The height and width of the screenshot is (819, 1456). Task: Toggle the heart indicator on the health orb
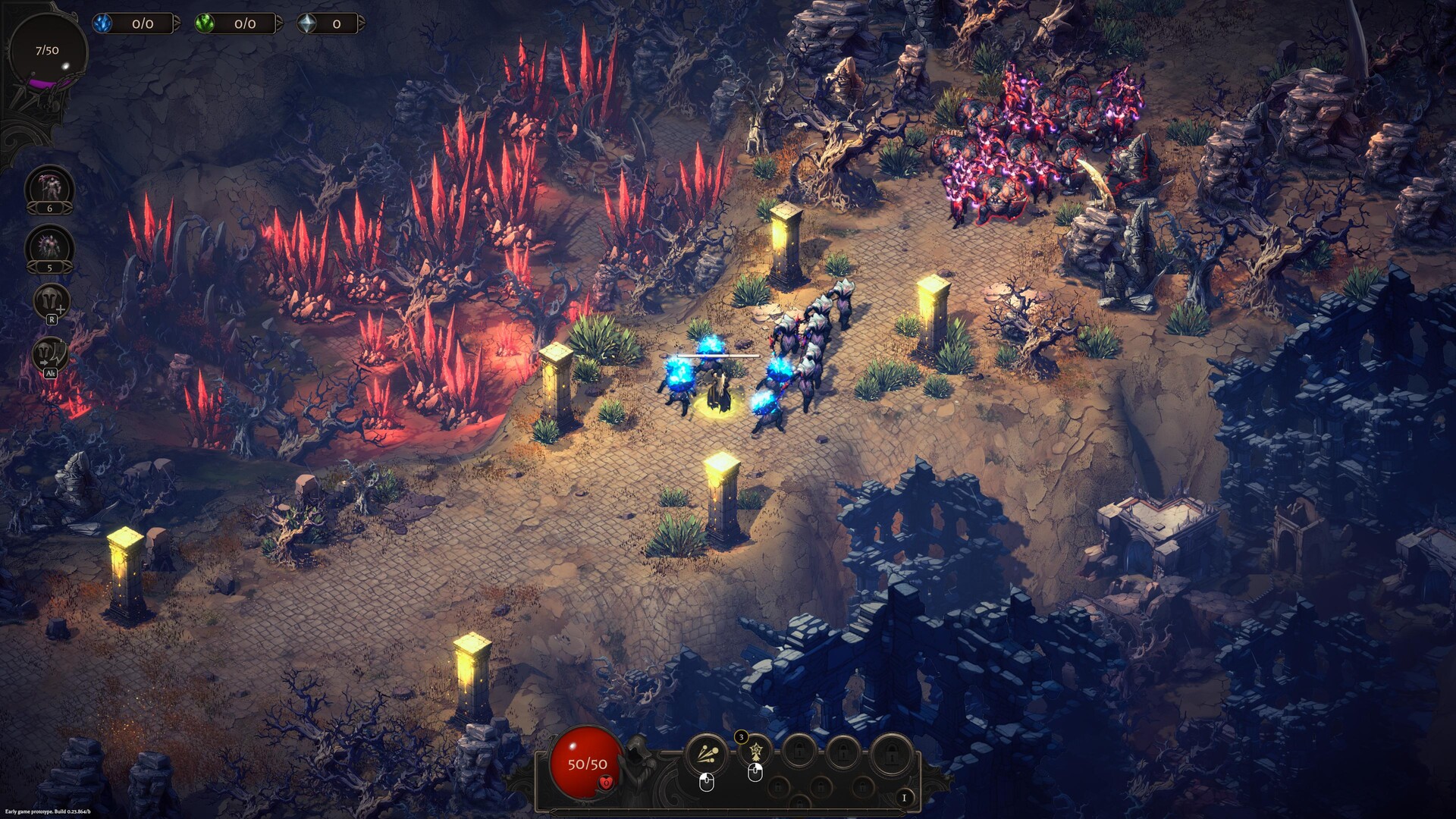[x=605, y=783]
